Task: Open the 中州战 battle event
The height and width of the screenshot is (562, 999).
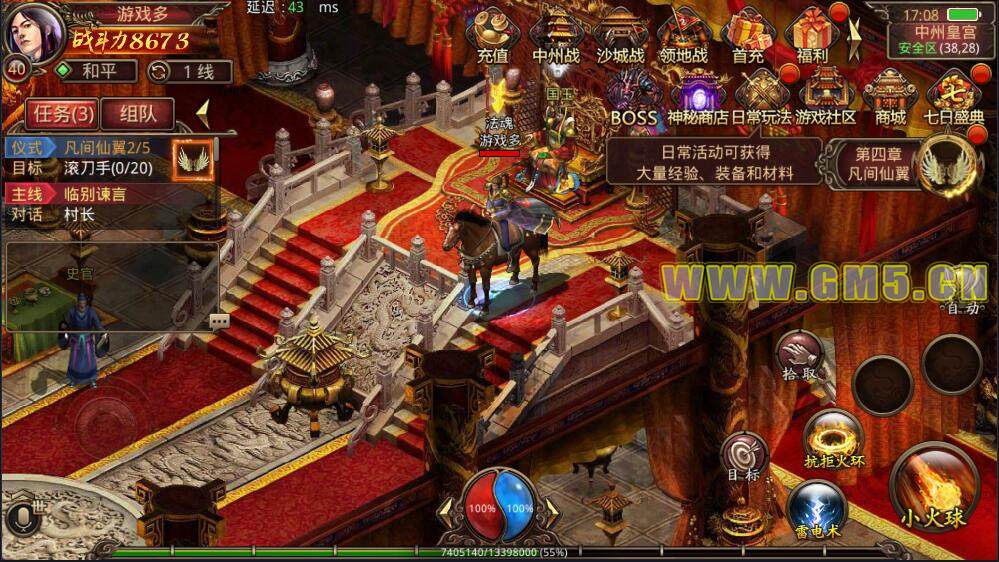Action: 556,34
